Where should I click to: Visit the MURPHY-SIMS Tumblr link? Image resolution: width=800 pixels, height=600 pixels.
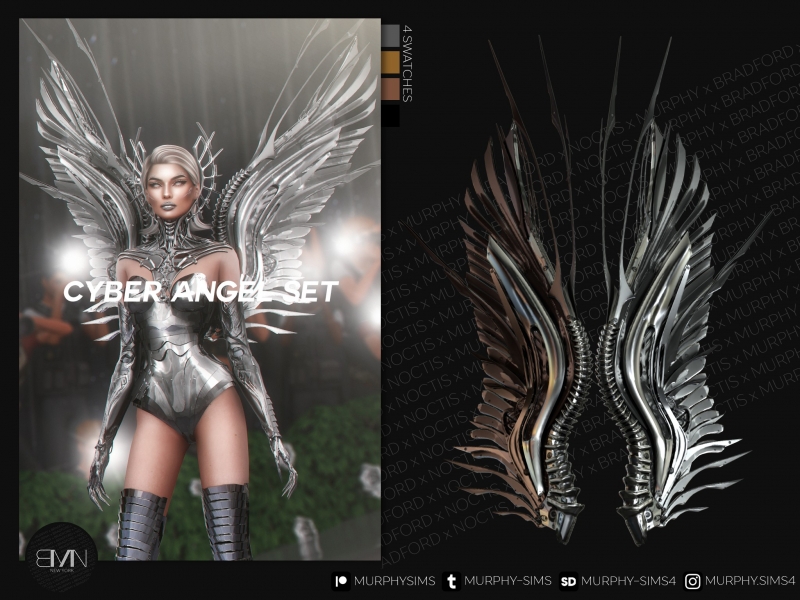tap(497, 581)
